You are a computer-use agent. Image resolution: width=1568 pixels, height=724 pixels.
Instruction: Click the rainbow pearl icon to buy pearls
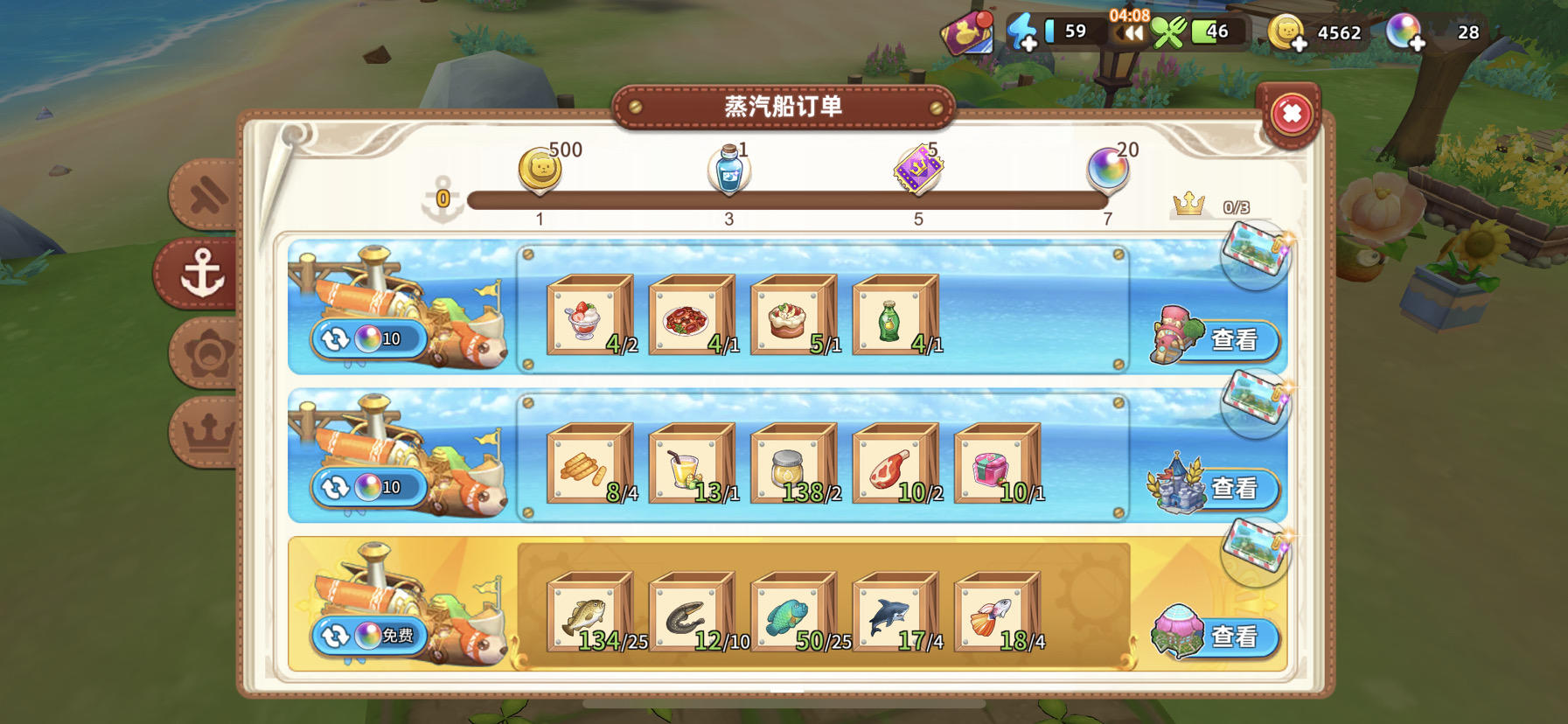tap(1404, 31)
